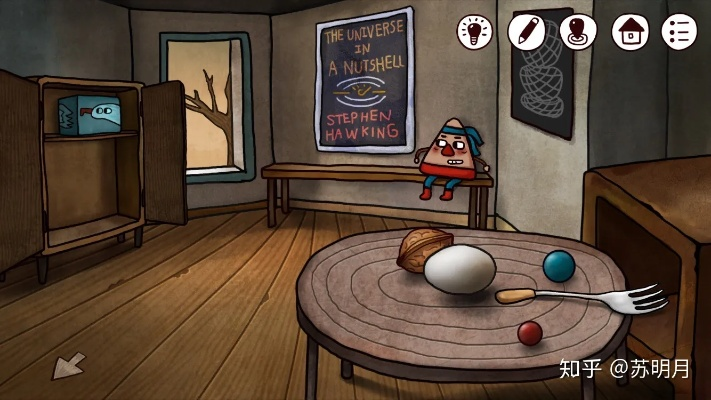Open the list menu icon
Screen dimensions: 711x400
pyautogui.click(x=679, y=31)
